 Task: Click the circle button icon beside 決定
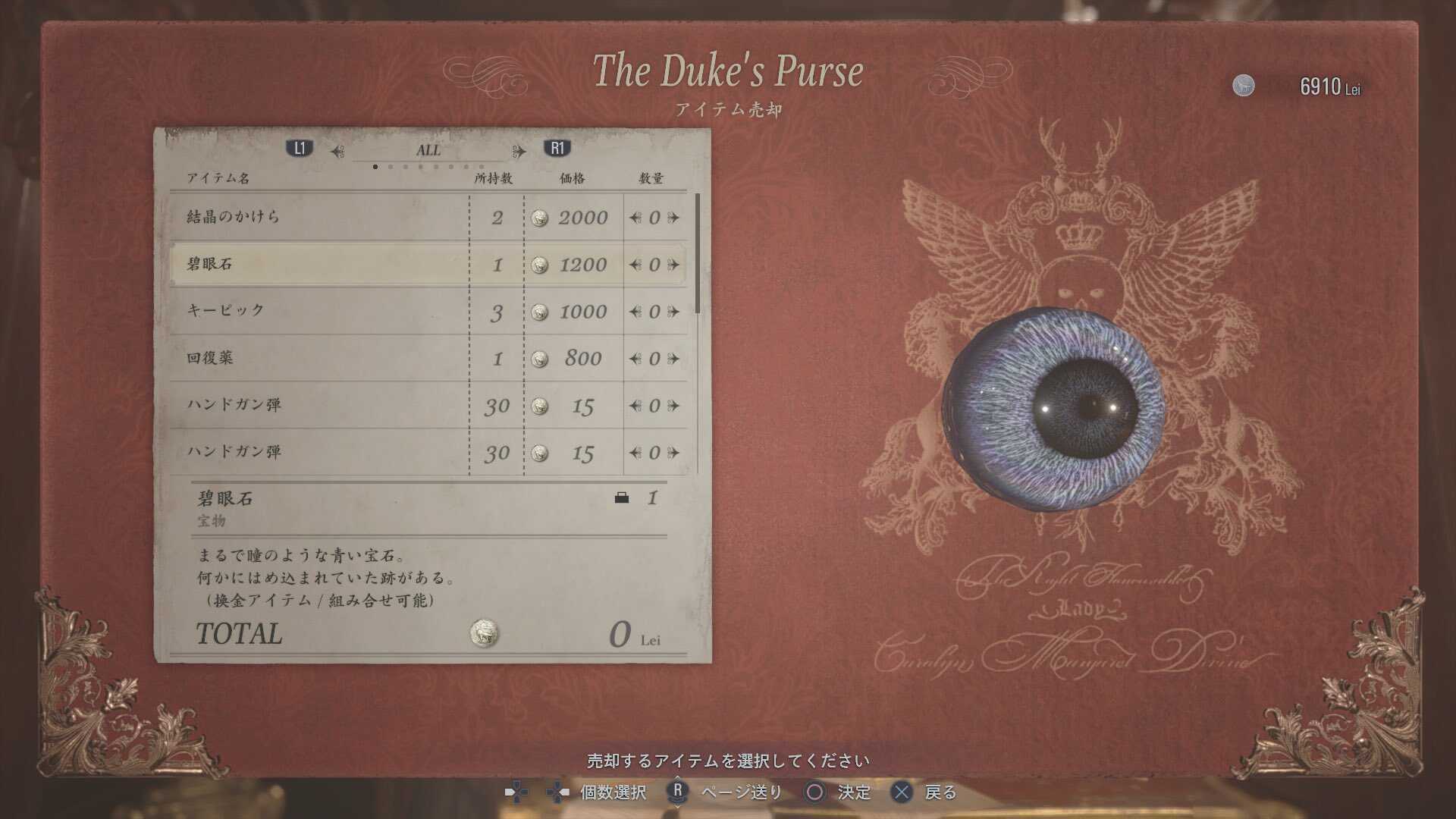[814, 793]
